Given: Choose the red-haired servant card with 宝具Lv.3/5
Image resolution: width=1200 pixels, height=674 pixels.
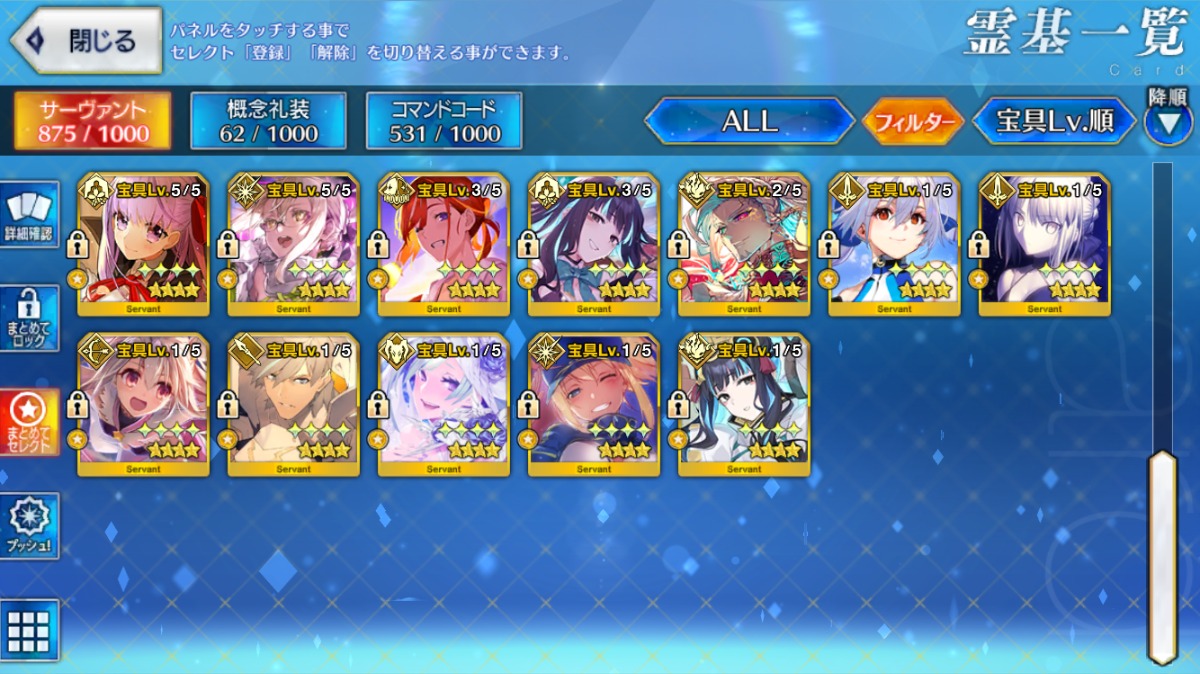Looking at the screenshot, I should [x=443, y=245].
